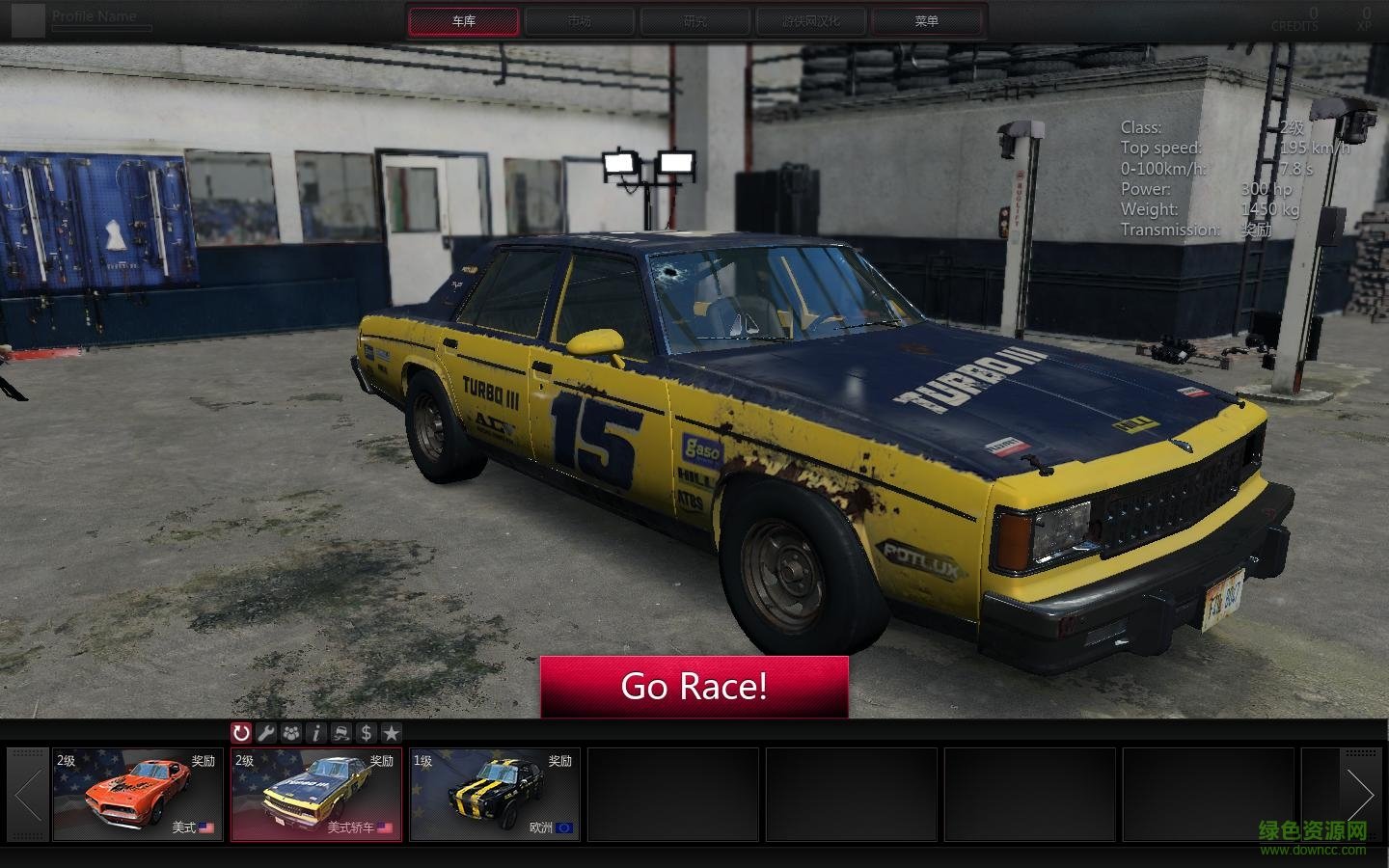This screenshot has width=1389, height=868.
Task: Start the race with Go Race!
Action: 694,687
